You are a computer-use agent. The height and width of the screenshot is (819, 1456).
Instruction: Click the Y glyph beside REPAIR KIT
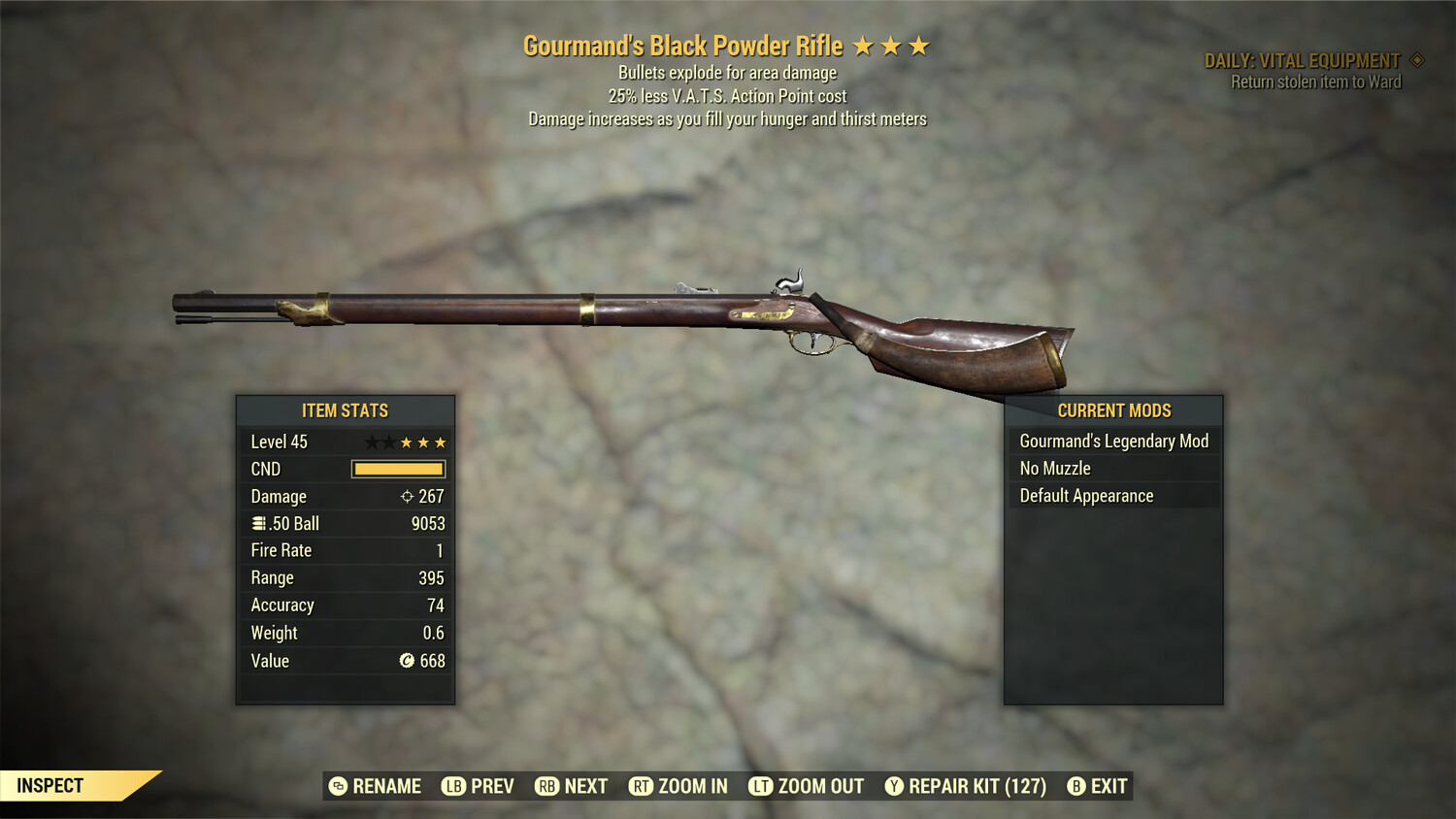(x=894, y=786)
